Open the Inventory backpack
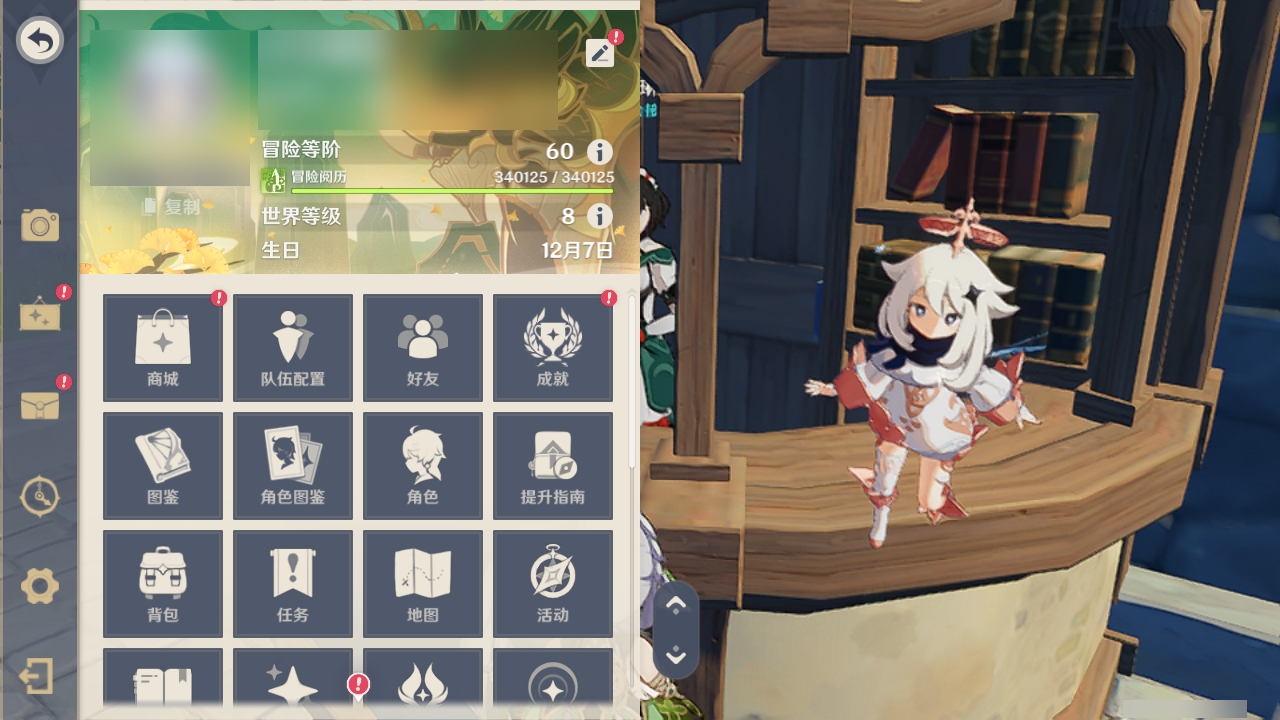 (x=162, y=583)
